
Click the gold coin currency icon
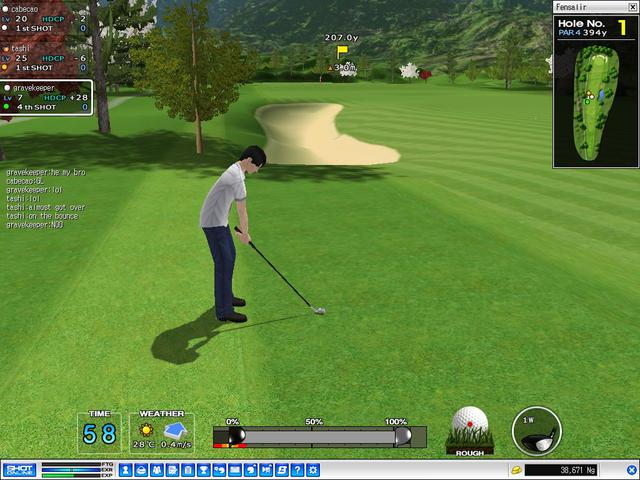point(516,470)
